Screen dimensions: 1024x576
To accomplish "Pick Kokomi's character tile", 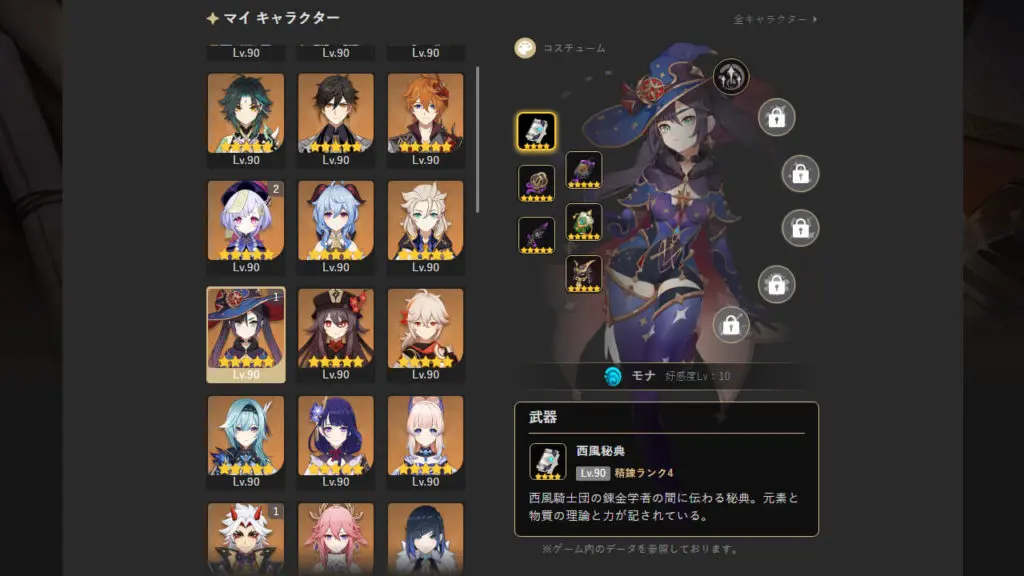I will (x=425, y=440).
